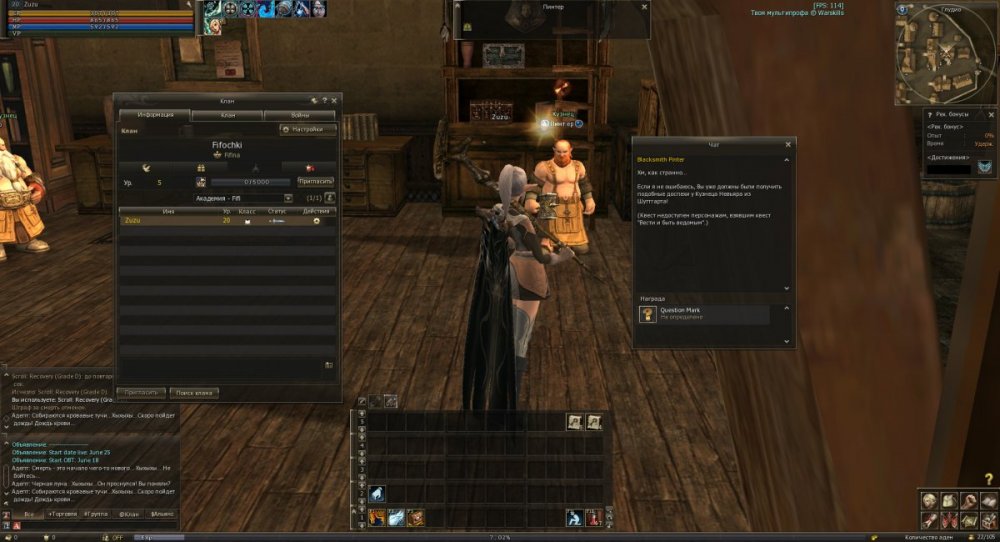Open the Альянс chat tab

pyautogui.click(x=161, y=513)
